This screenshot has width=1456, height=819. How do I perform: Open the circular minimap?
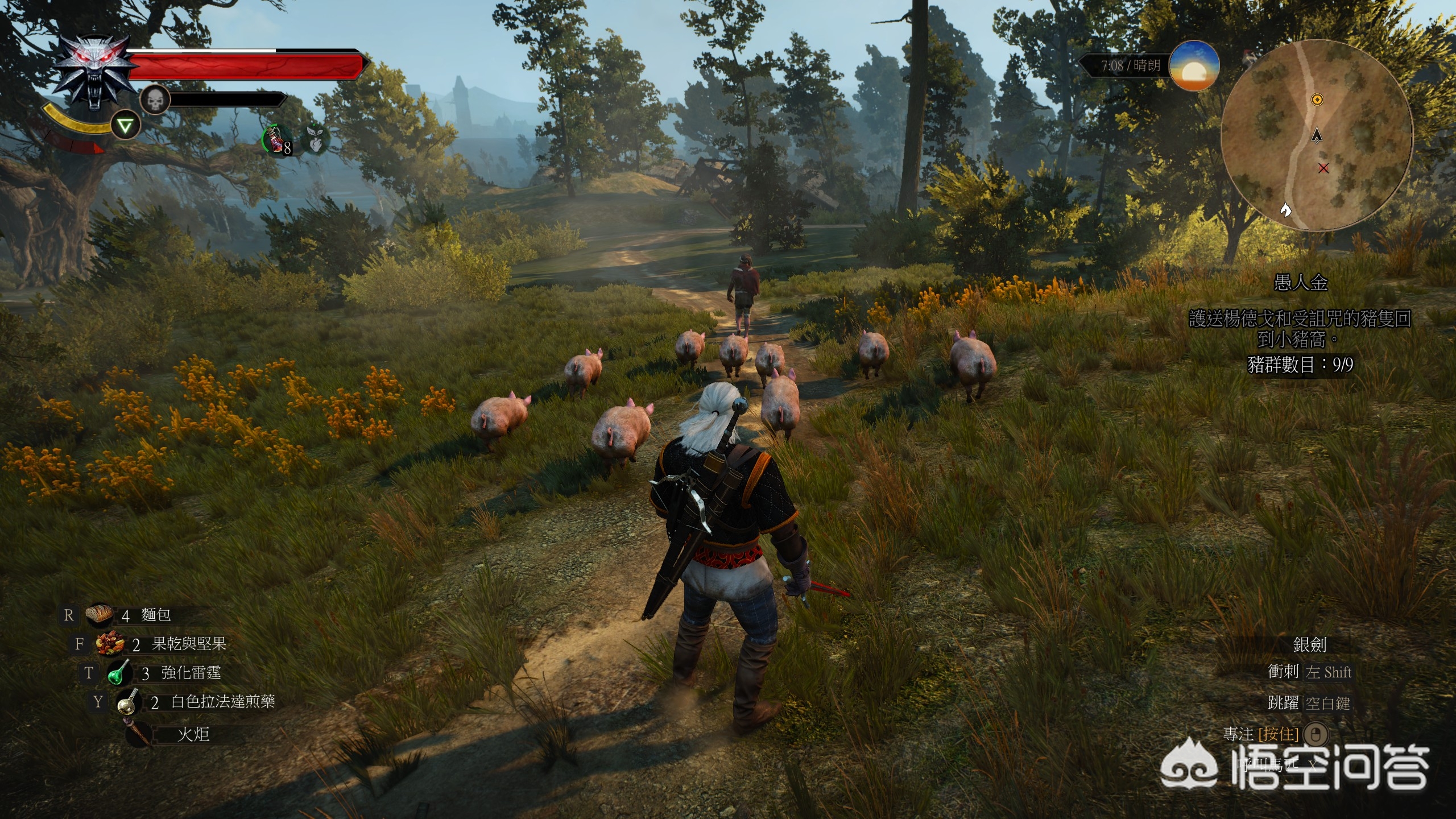pyautogui.click(x=1316, y=135)
